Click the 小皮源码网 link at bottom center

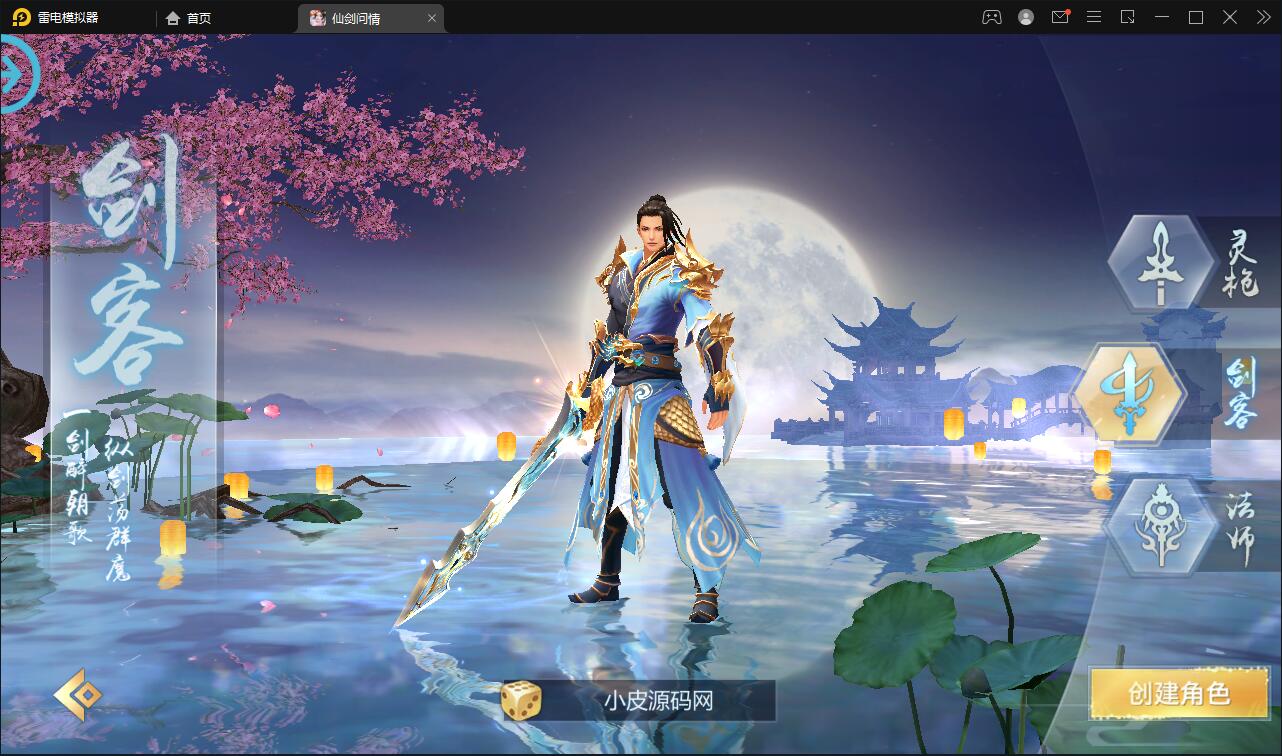pos(660,700)
